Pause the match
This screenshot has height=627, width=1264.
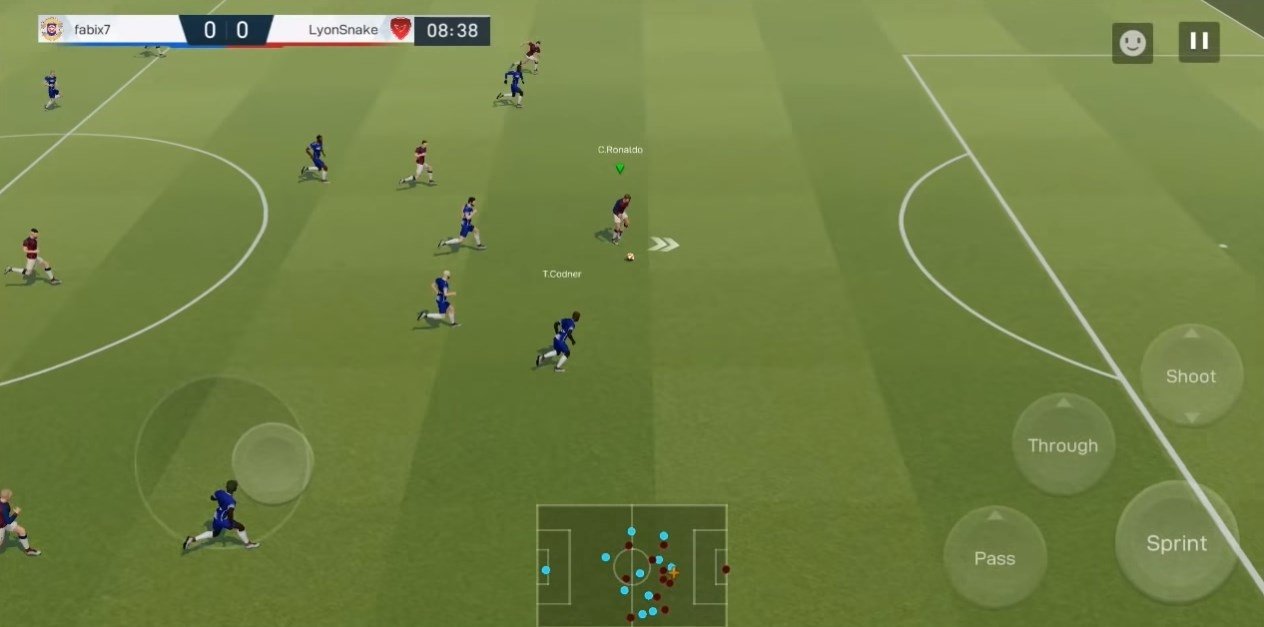click(x=1198, y=42)
